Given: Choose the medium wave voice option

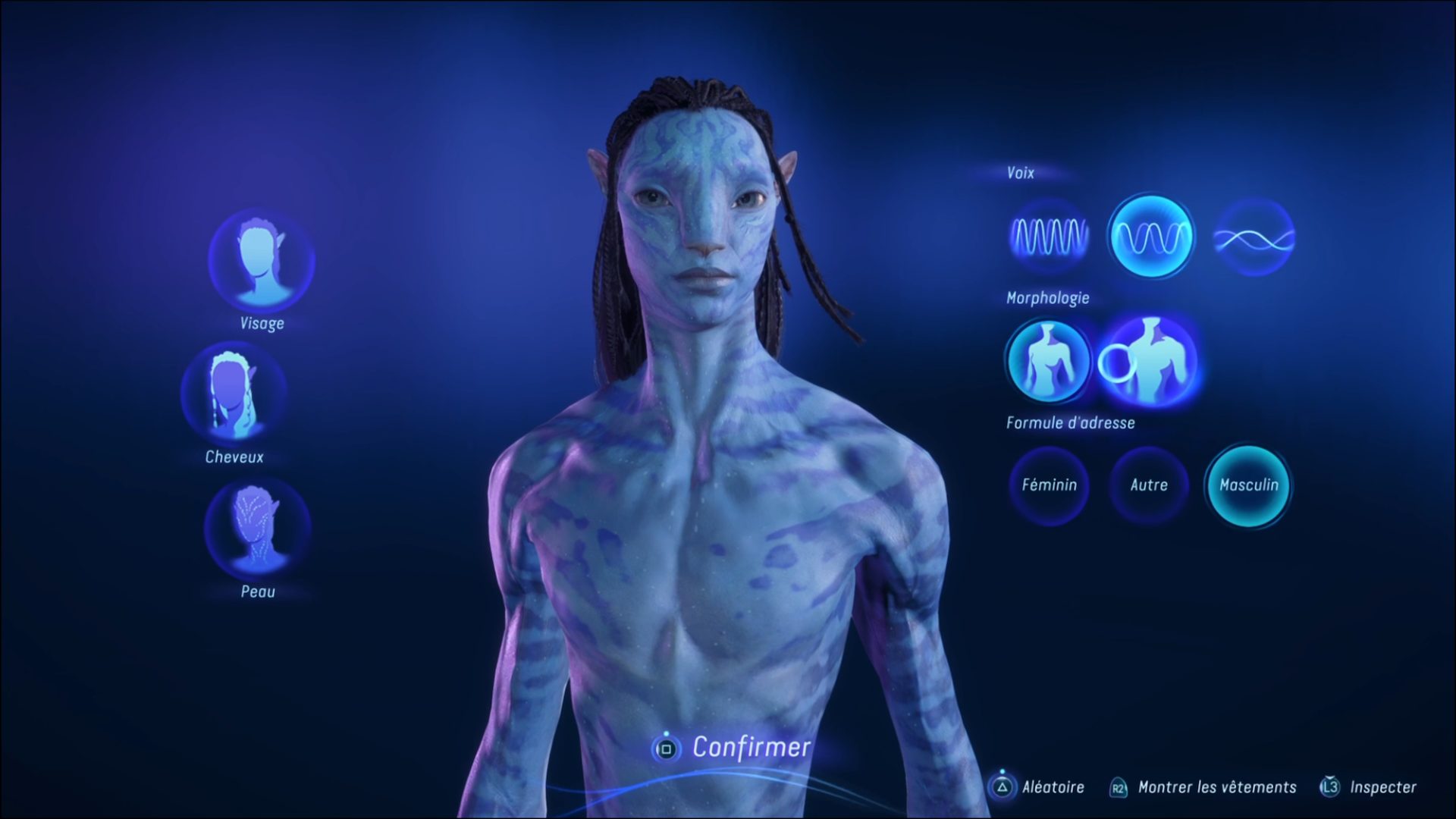Looking at the screenshot, I should click(1150, 237).
